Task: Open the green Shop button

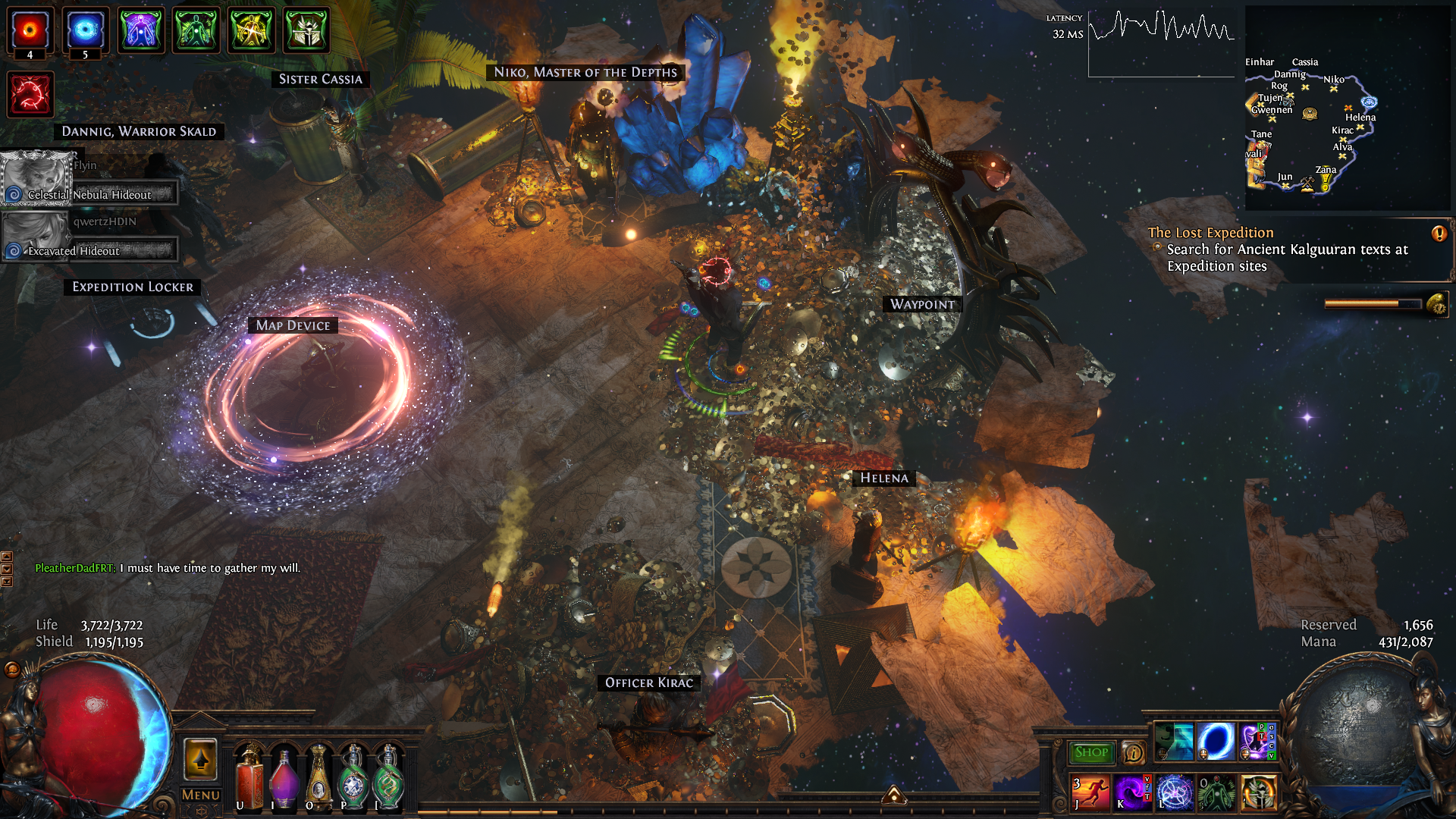Action: click(1091, 752)
